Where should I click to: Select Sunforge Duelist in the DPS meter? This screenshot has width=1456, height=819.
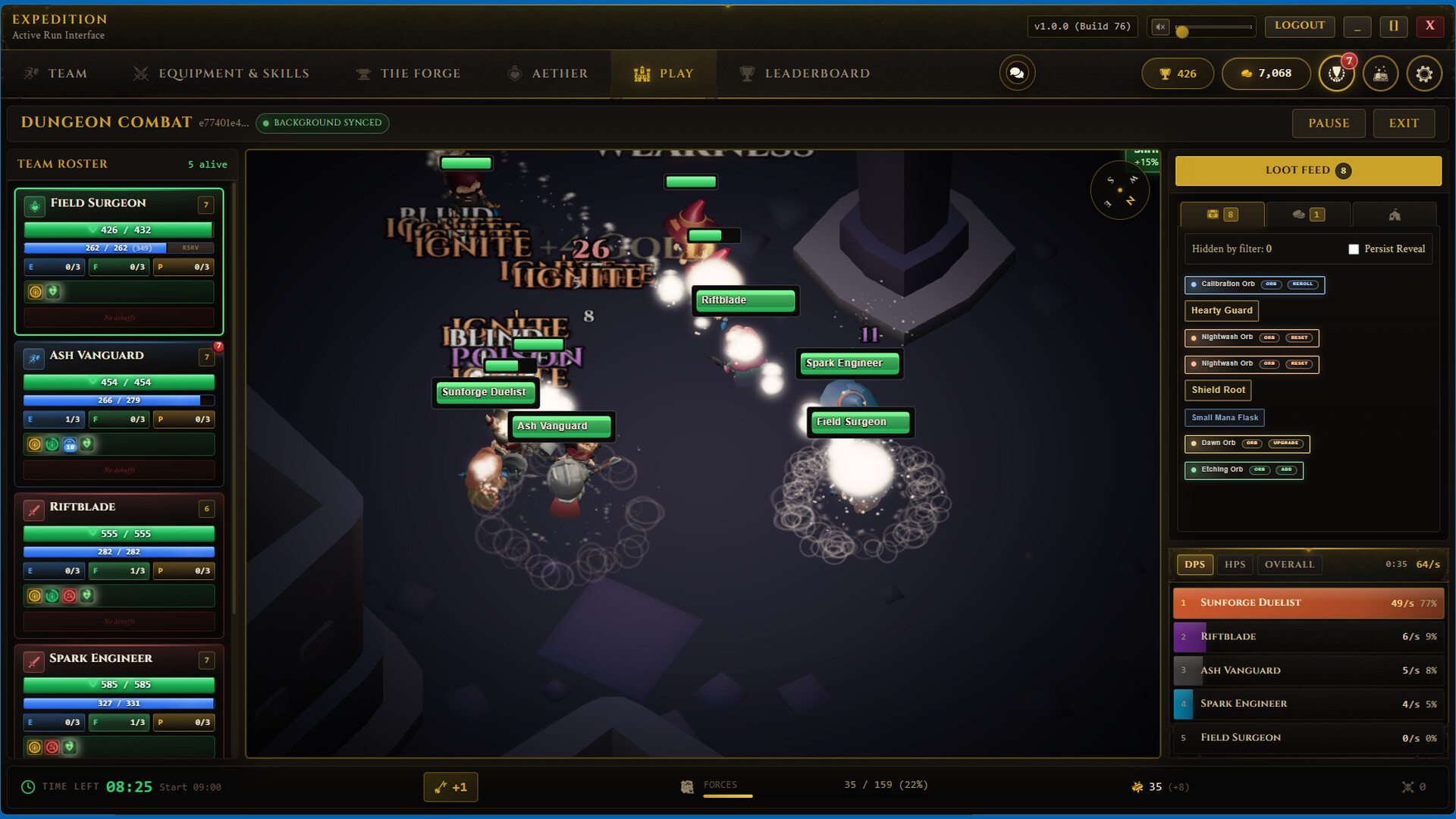pos(1307,603)
